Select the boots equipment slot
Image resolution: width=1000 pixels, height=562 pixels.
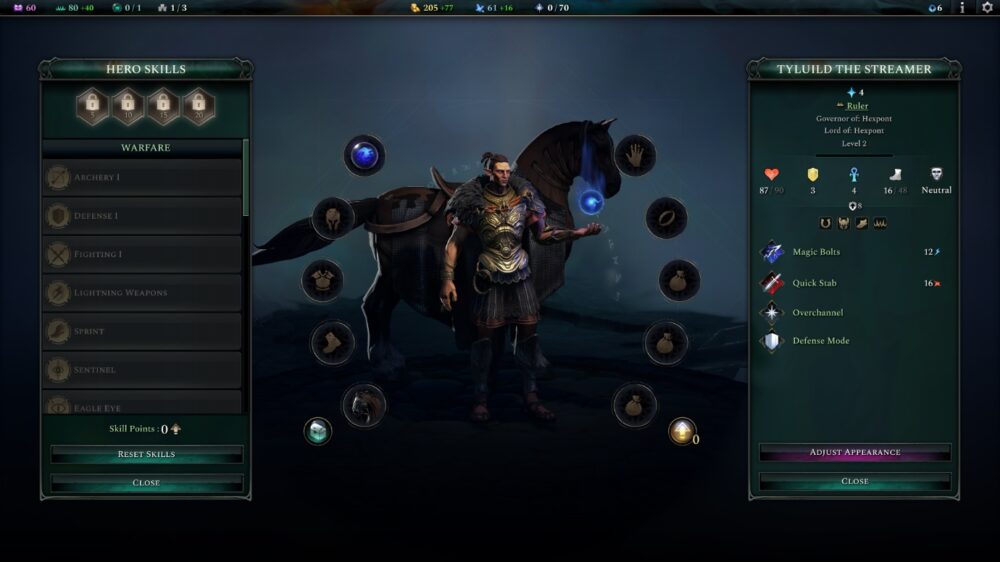332,343
